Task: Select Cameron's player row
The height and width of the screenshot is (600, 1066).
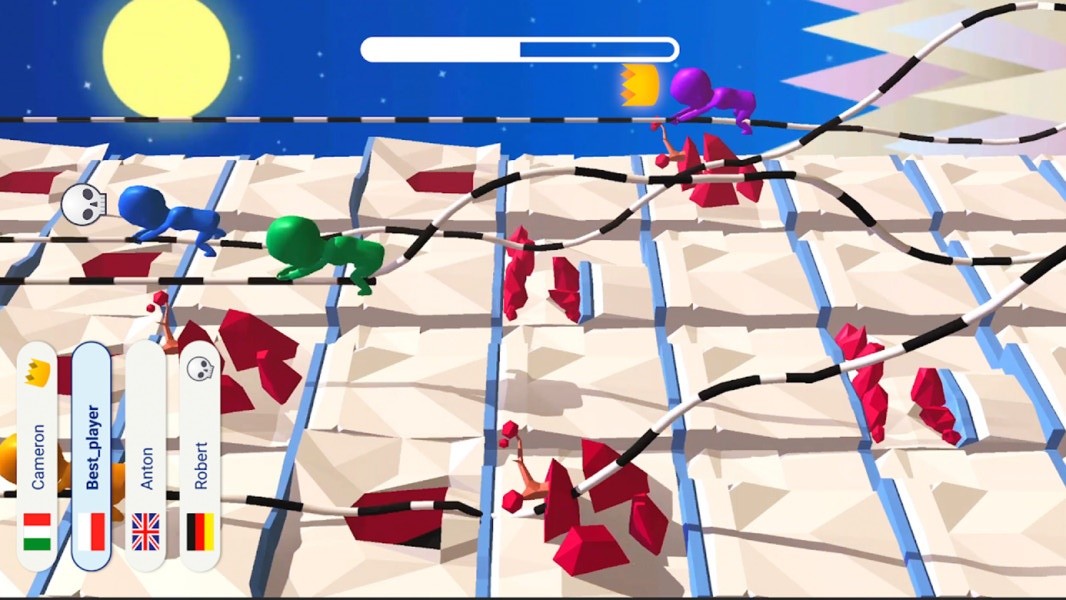Action: pyautogui.click(x=37, y=456)
